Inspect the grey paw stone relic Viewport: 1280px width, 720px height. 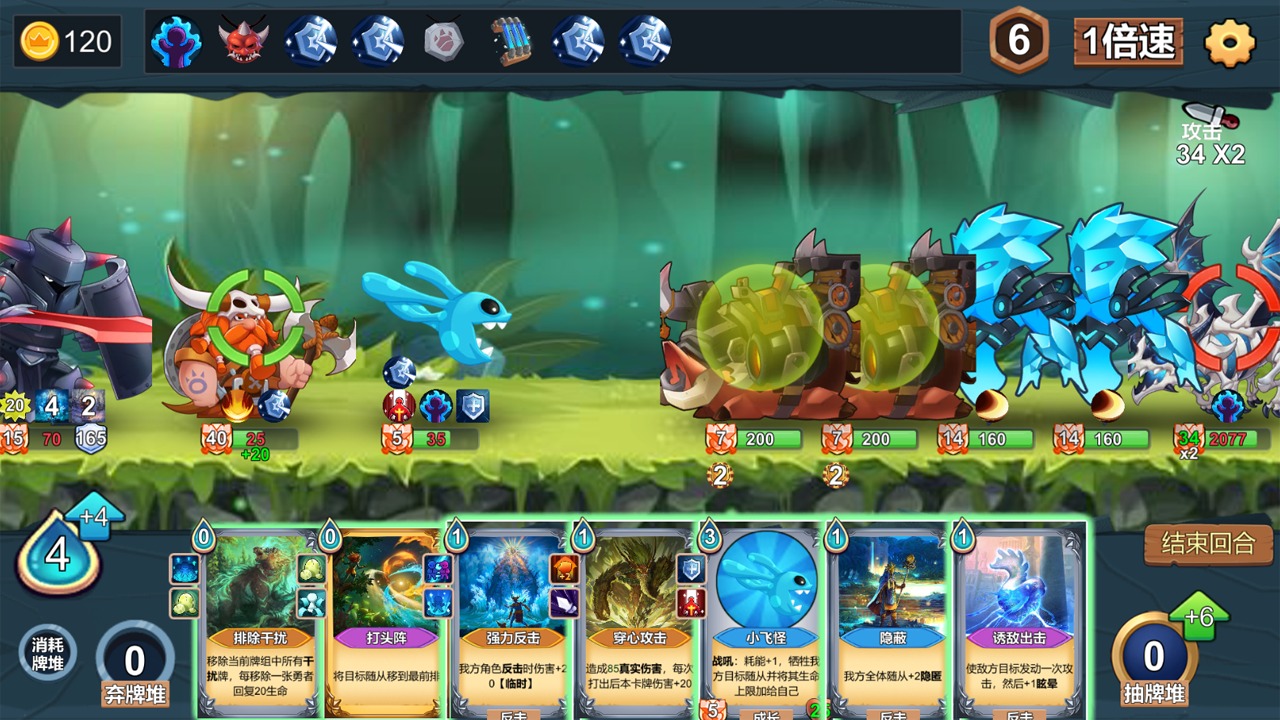tap(443, 42)
